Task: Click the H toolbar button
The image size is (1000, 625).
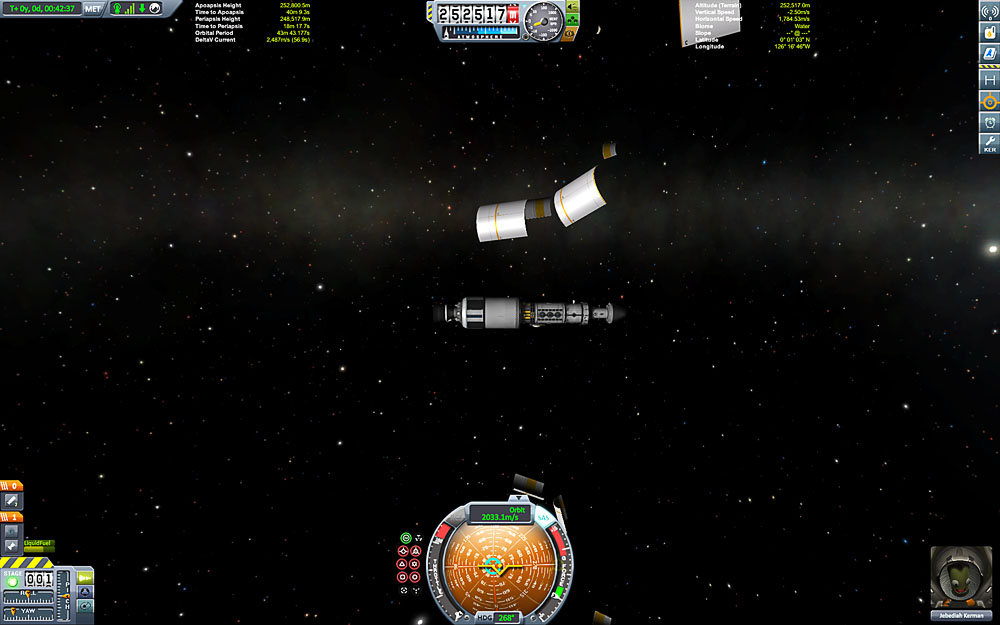Action: pyautogui.click(x=989, y=79)
